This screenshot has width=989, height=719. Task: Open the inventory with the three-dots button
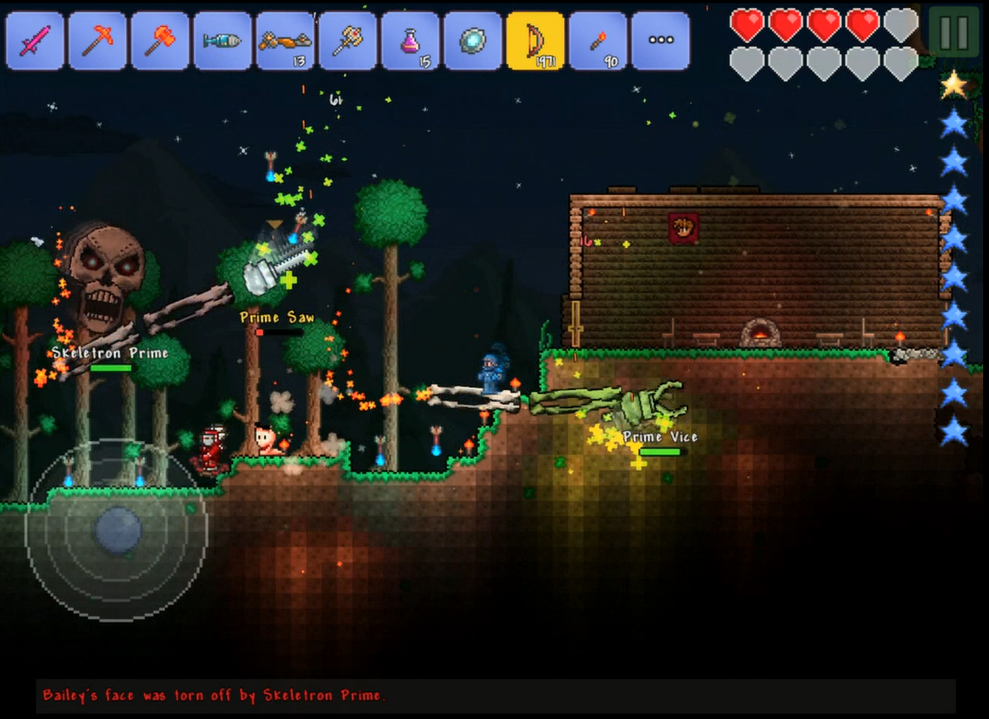point(660,41)
